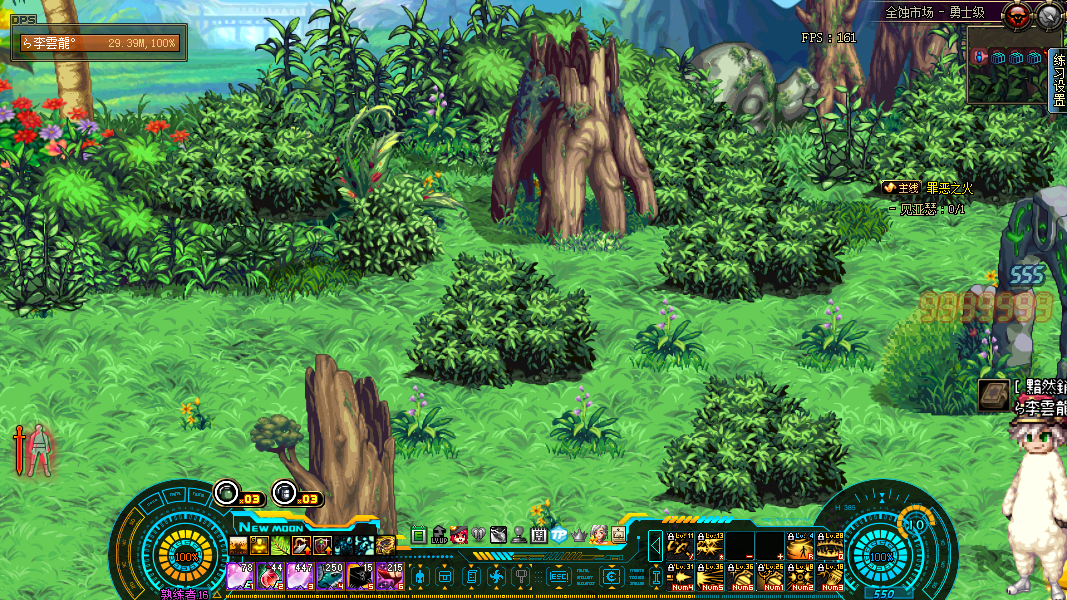The width and height of the screenshot is (1067, 600).
Task: Activate the Lv.28 skill bound to Q
Action: pos(830,546)
